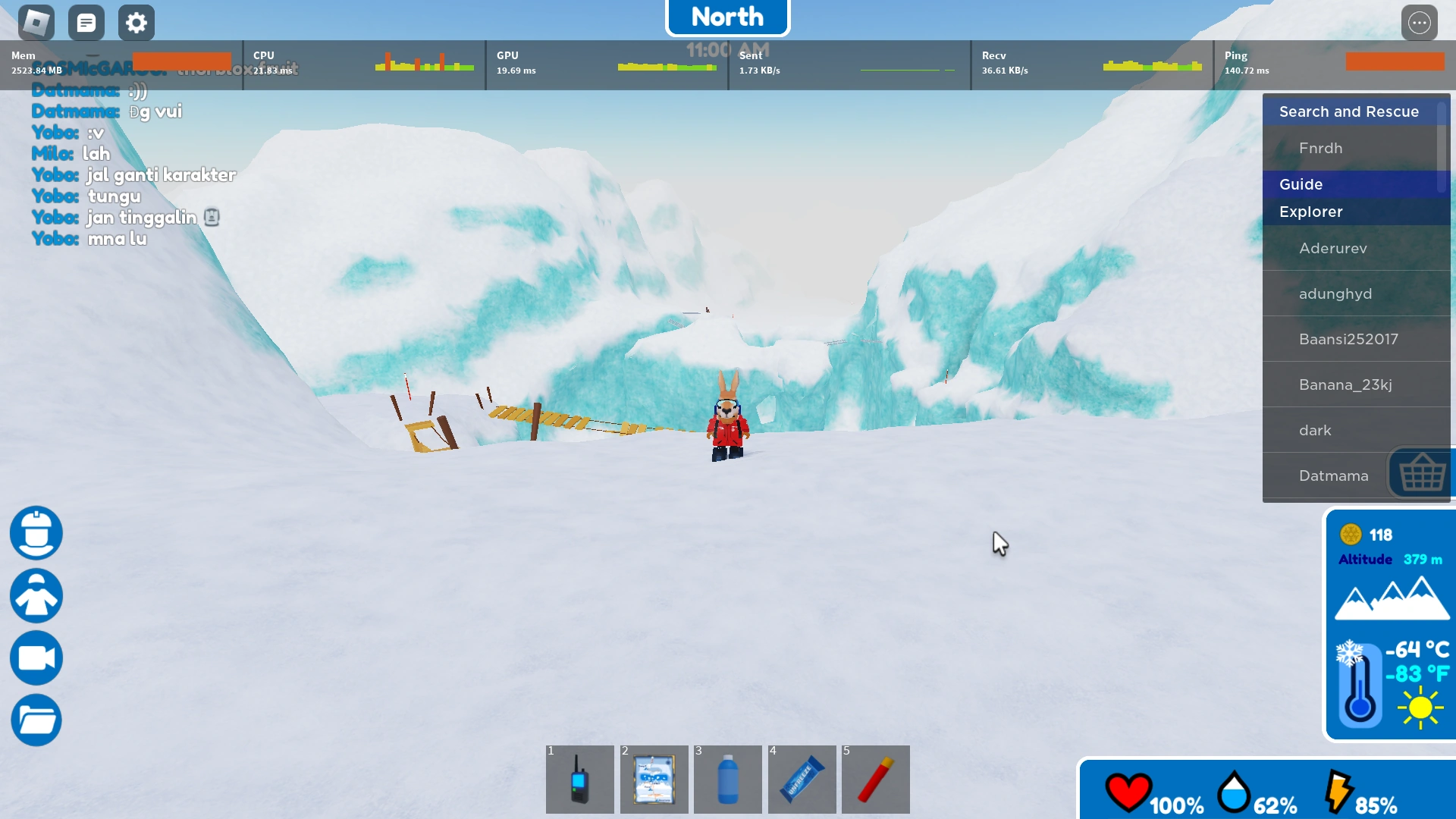Image resolution: width=1456 pixels, height=819 pixels.
Task: Open the helmet customization icon on the left
Action: tap(36, 533)
